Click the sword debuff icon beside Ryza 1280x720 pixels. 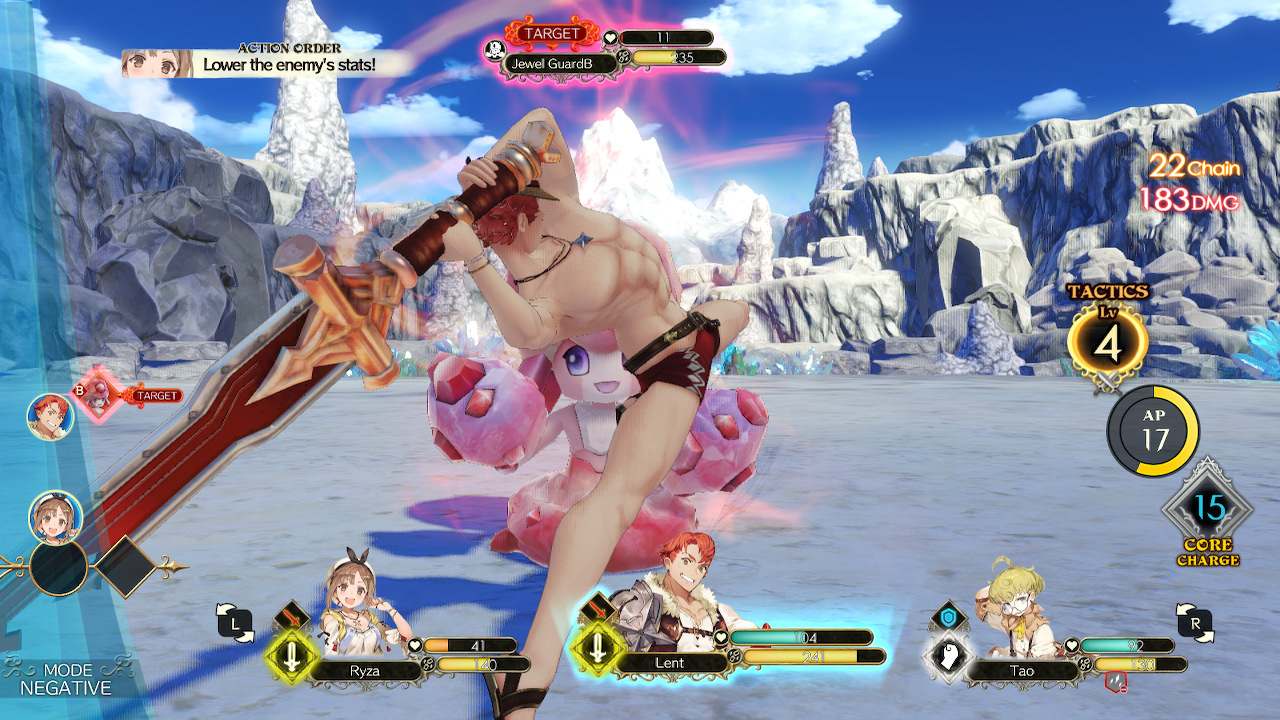[290, 652]
